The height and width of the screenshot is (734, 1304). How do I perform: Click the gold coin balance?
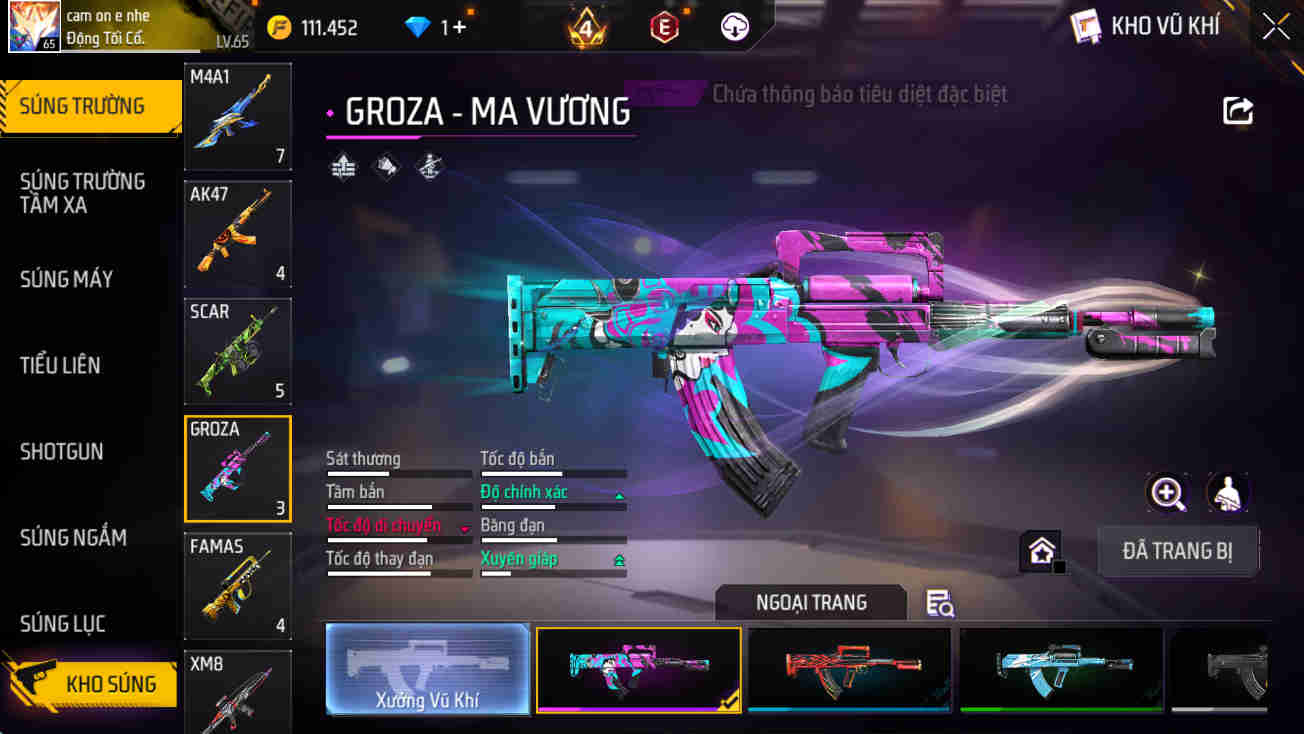(x=313, y=28)
